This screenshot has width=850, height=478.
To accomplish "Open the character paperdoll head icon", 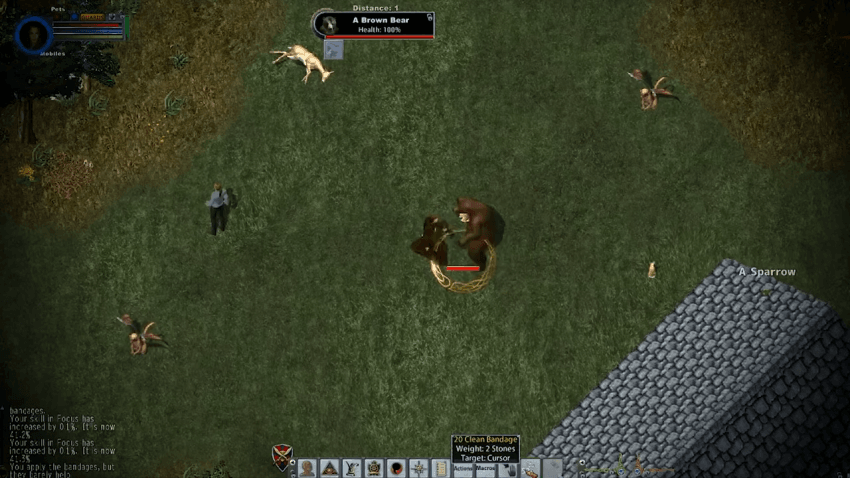I will (x=307, y=468).
